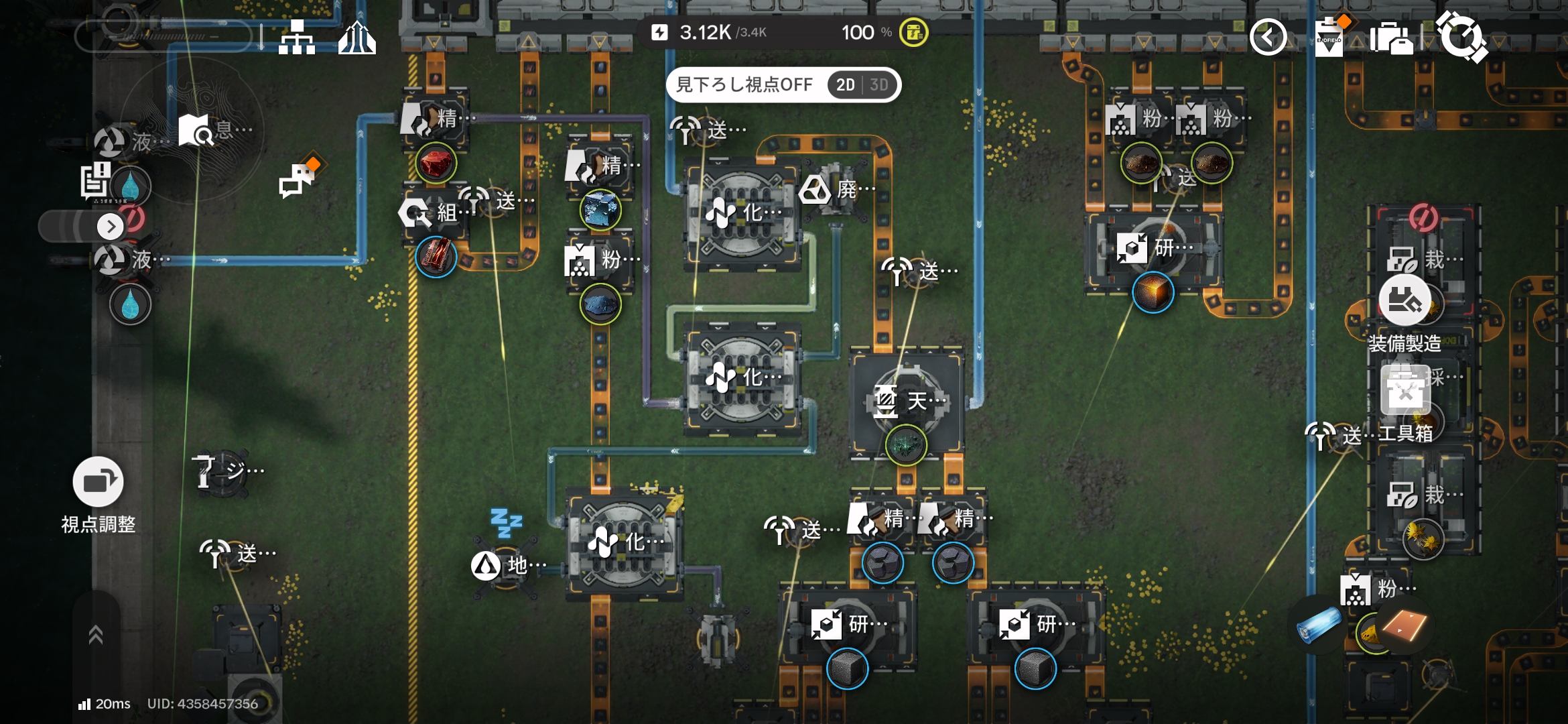Open the chat bubbles icon with notification
The width and height of the screenshot is (1568, 724).
tap(297, 180)
